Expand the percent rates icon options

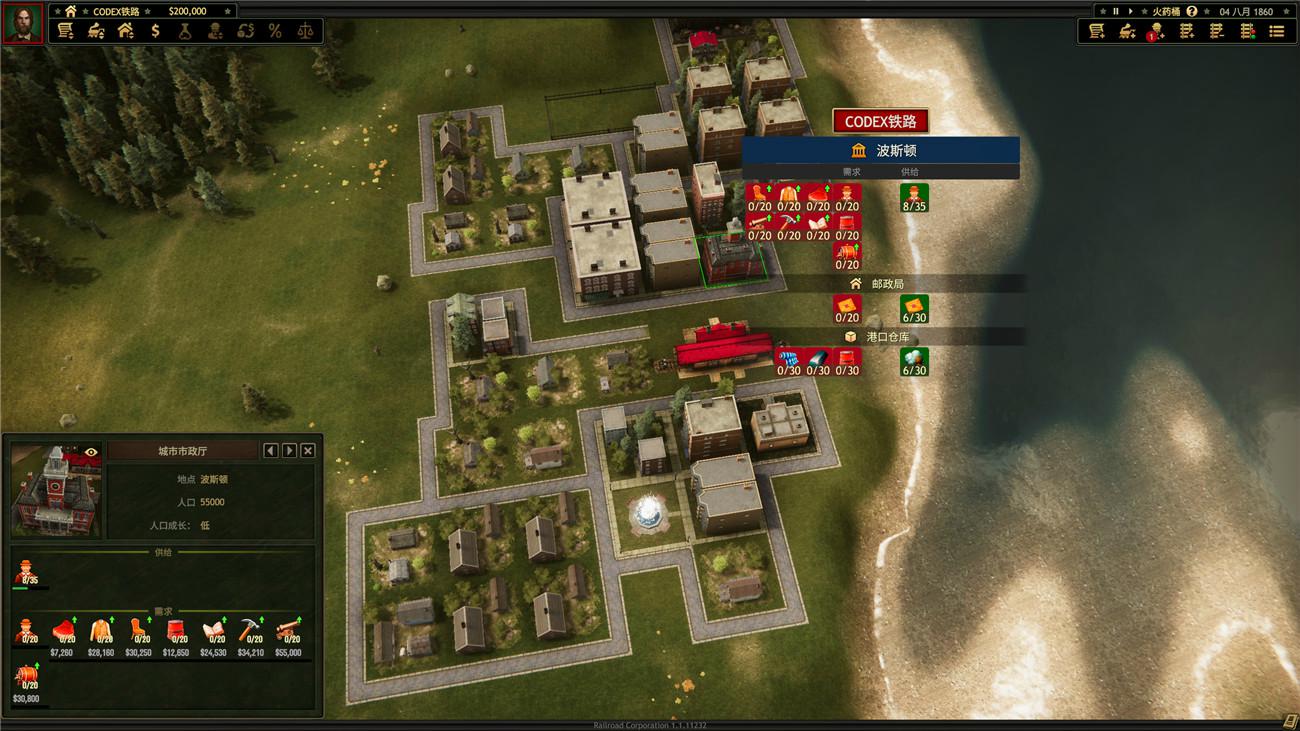coord(276,30)
